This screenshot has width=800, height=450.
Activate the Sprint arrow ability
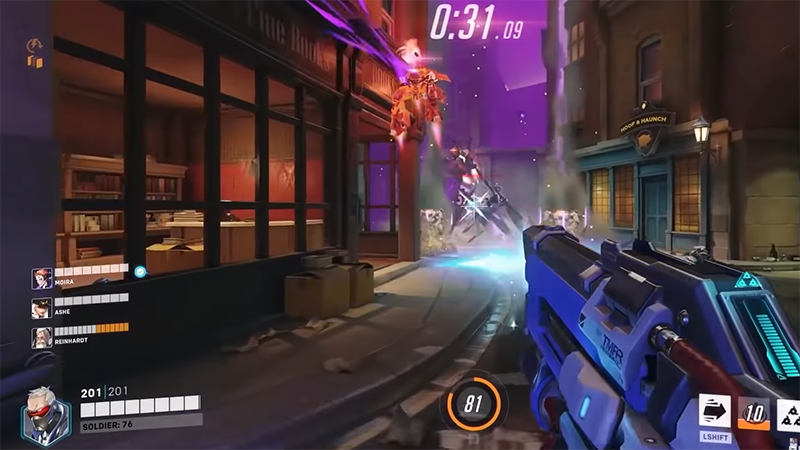(717, 412)
